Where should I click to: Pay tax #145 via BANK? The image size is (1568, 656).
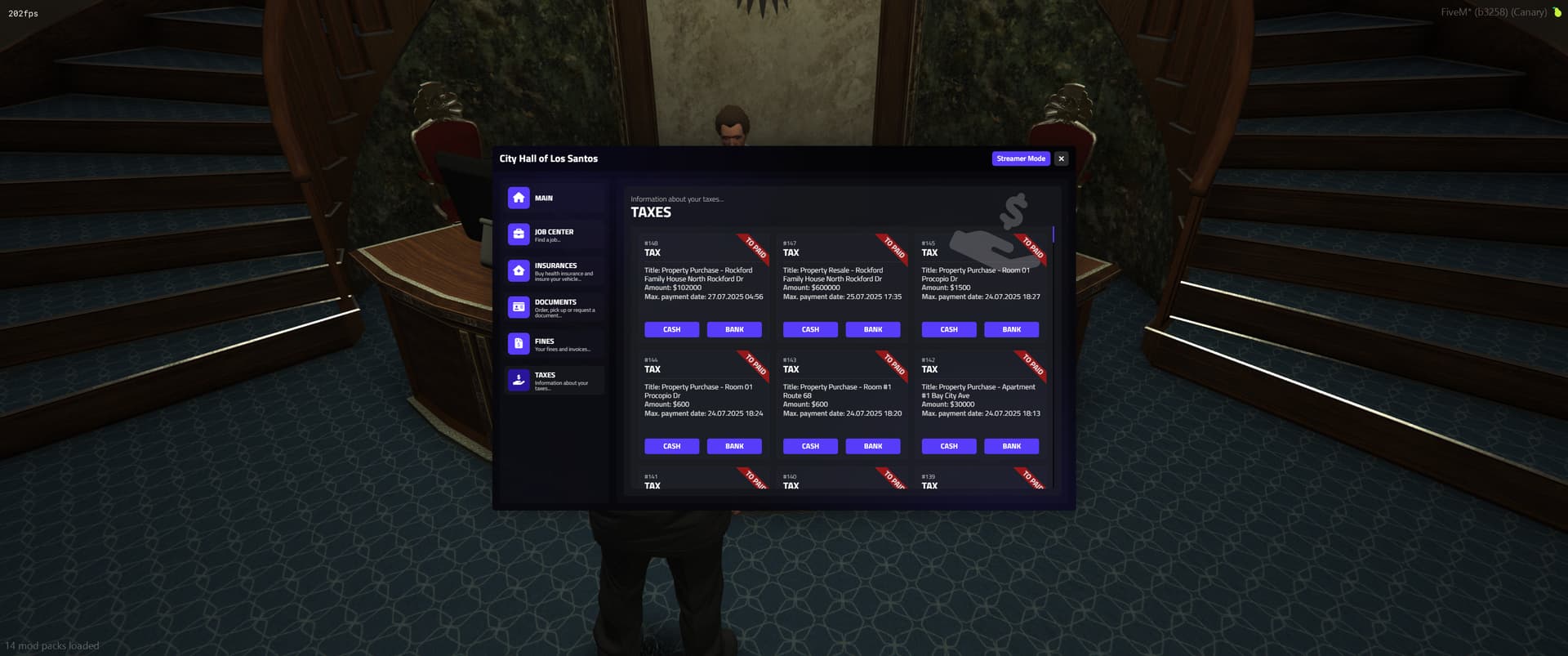pos(1011,329)
